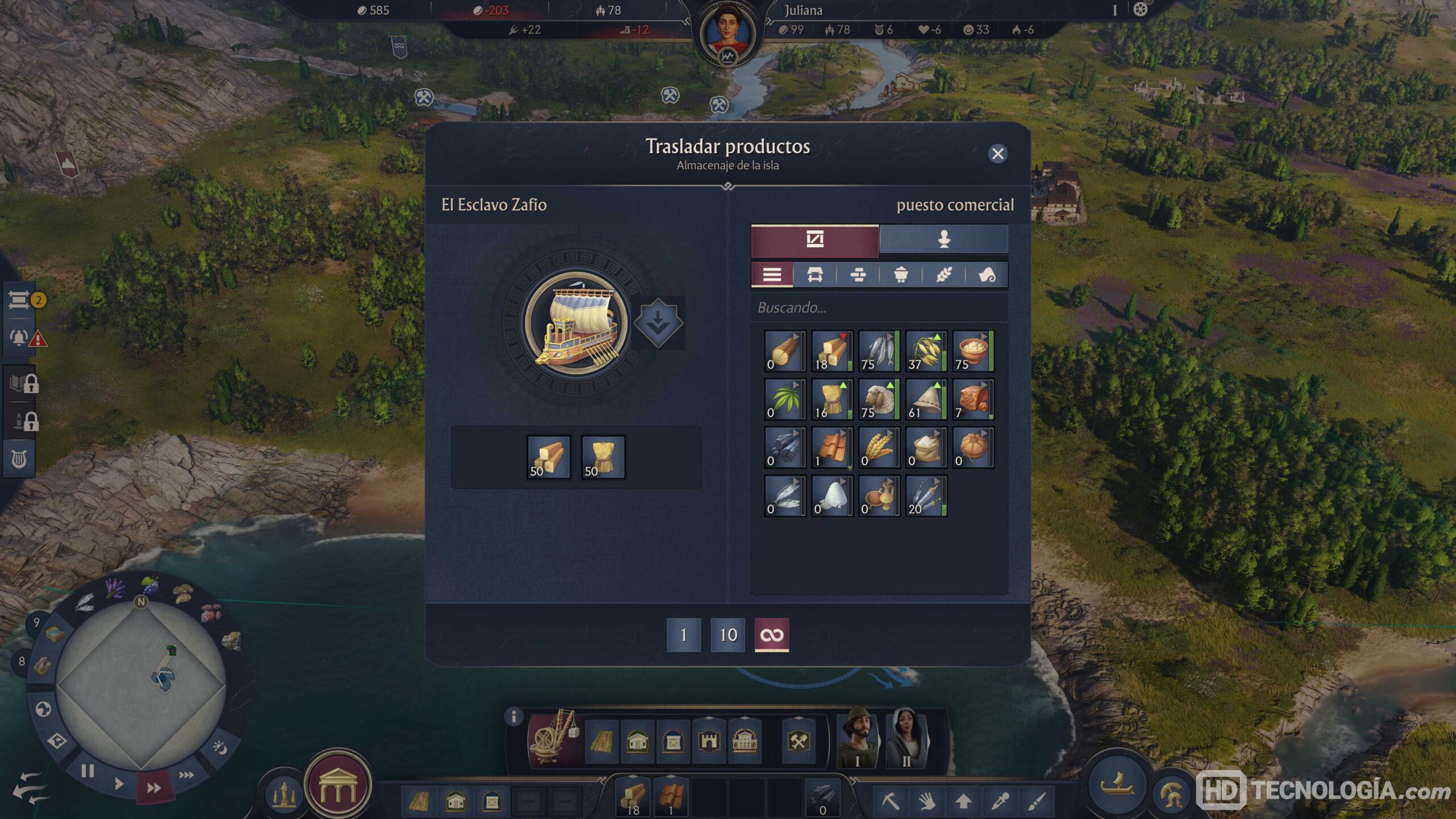
Task: Select the ship's wooden planks cargo slot
Action: point(548,457)
